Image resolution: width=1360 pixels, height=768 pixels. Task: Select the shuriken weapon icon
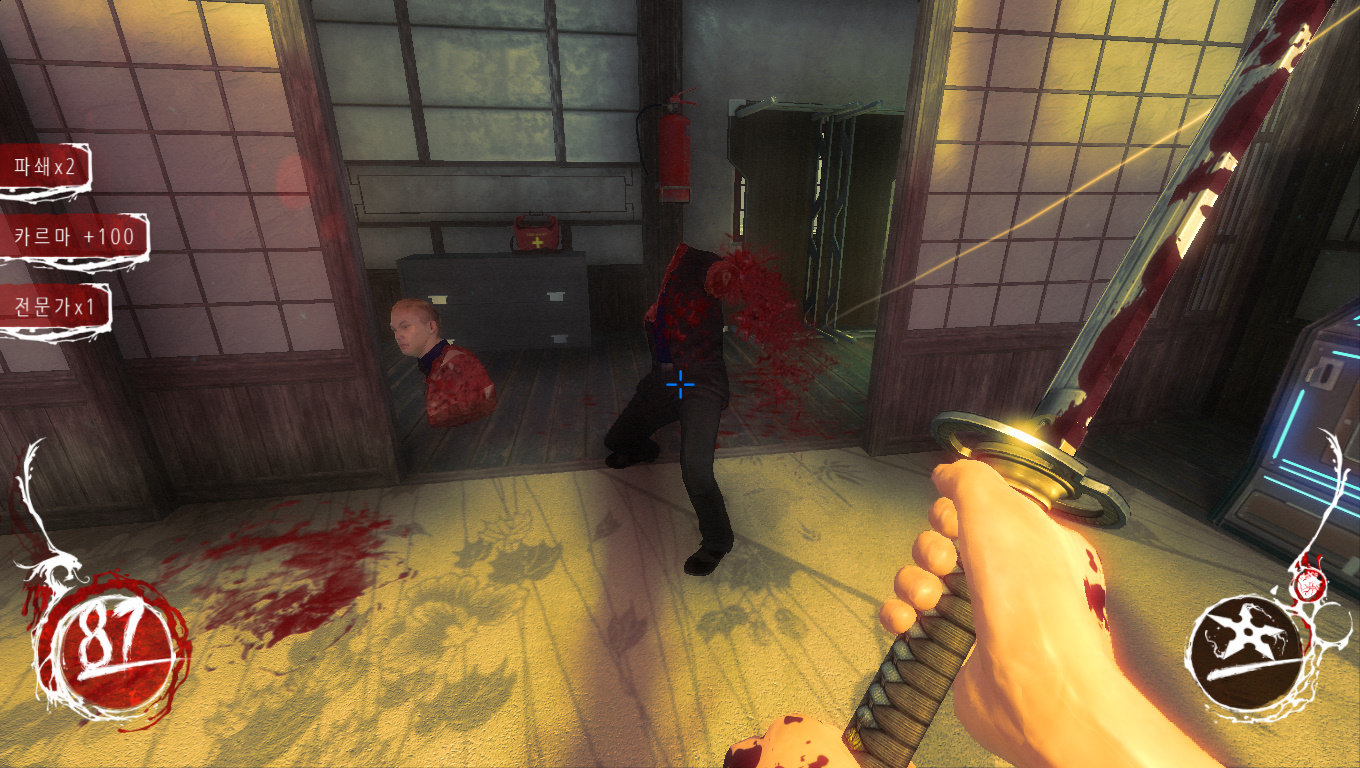tap(1247, 648)
